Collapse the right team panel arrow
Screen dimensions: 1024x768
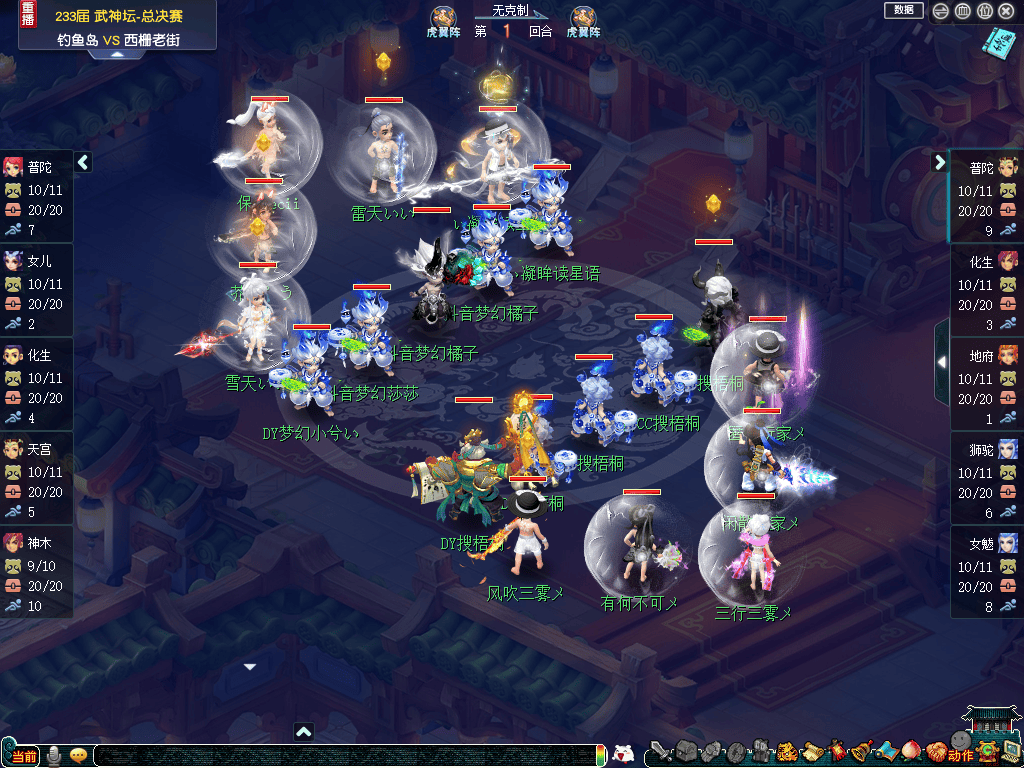tap(940, 162)
